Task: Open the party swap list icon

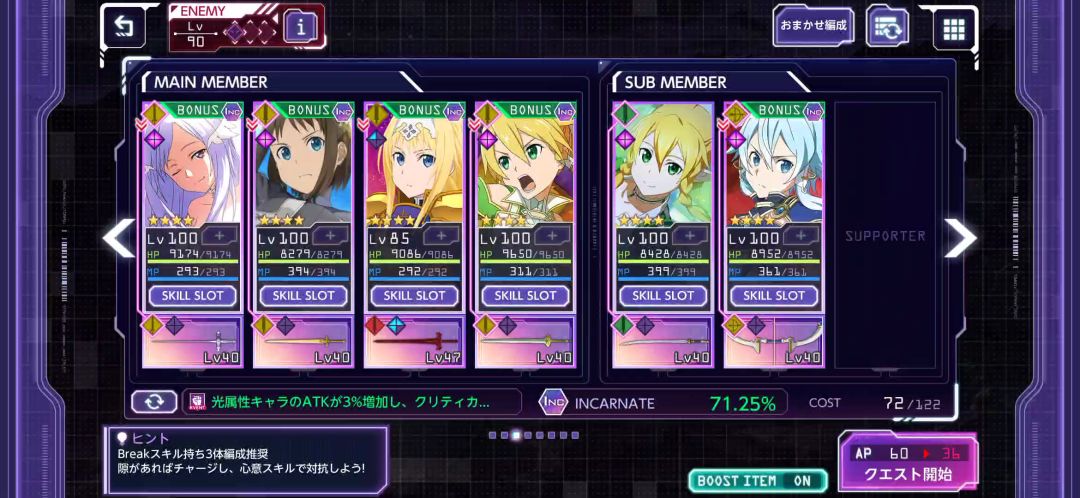Action: coord(887,27)
